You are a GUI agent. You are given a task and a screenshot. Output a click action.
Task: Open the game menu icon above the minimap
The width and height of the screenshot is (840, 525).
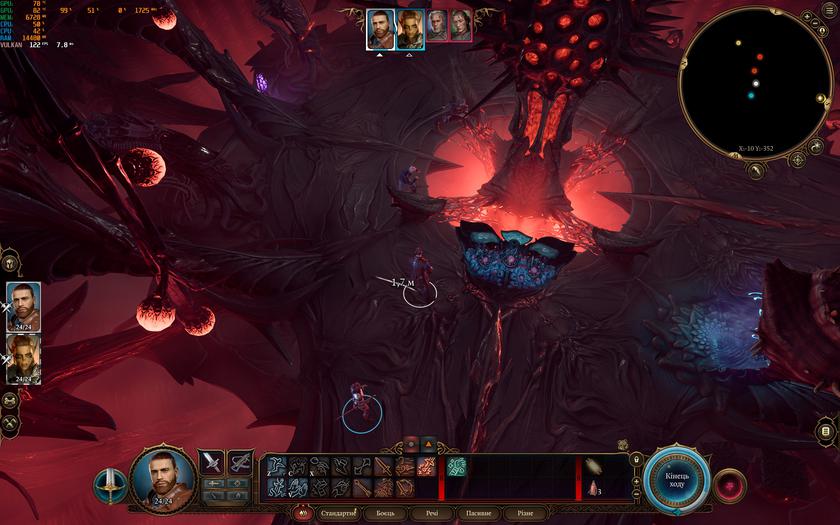[824, 98]
